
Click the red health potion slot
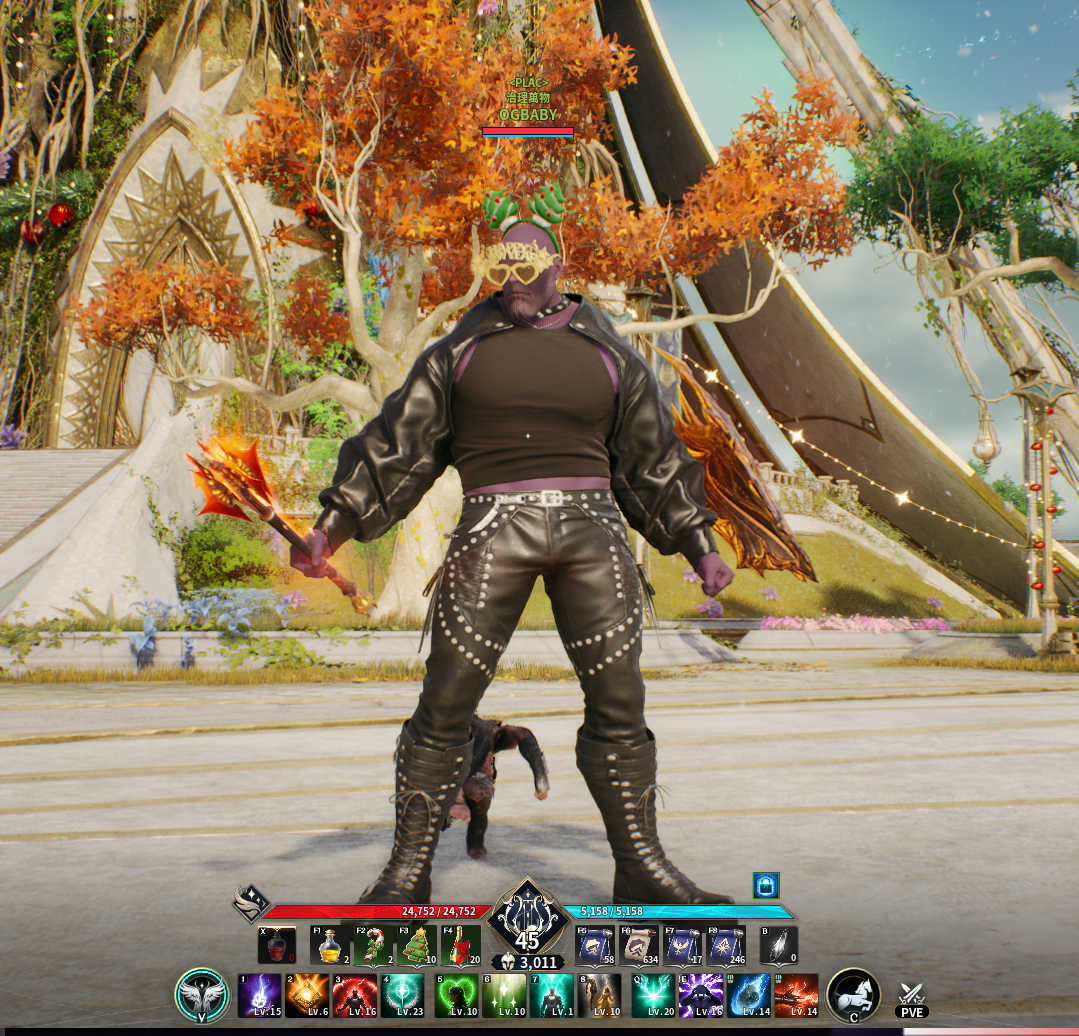point(277,945)
